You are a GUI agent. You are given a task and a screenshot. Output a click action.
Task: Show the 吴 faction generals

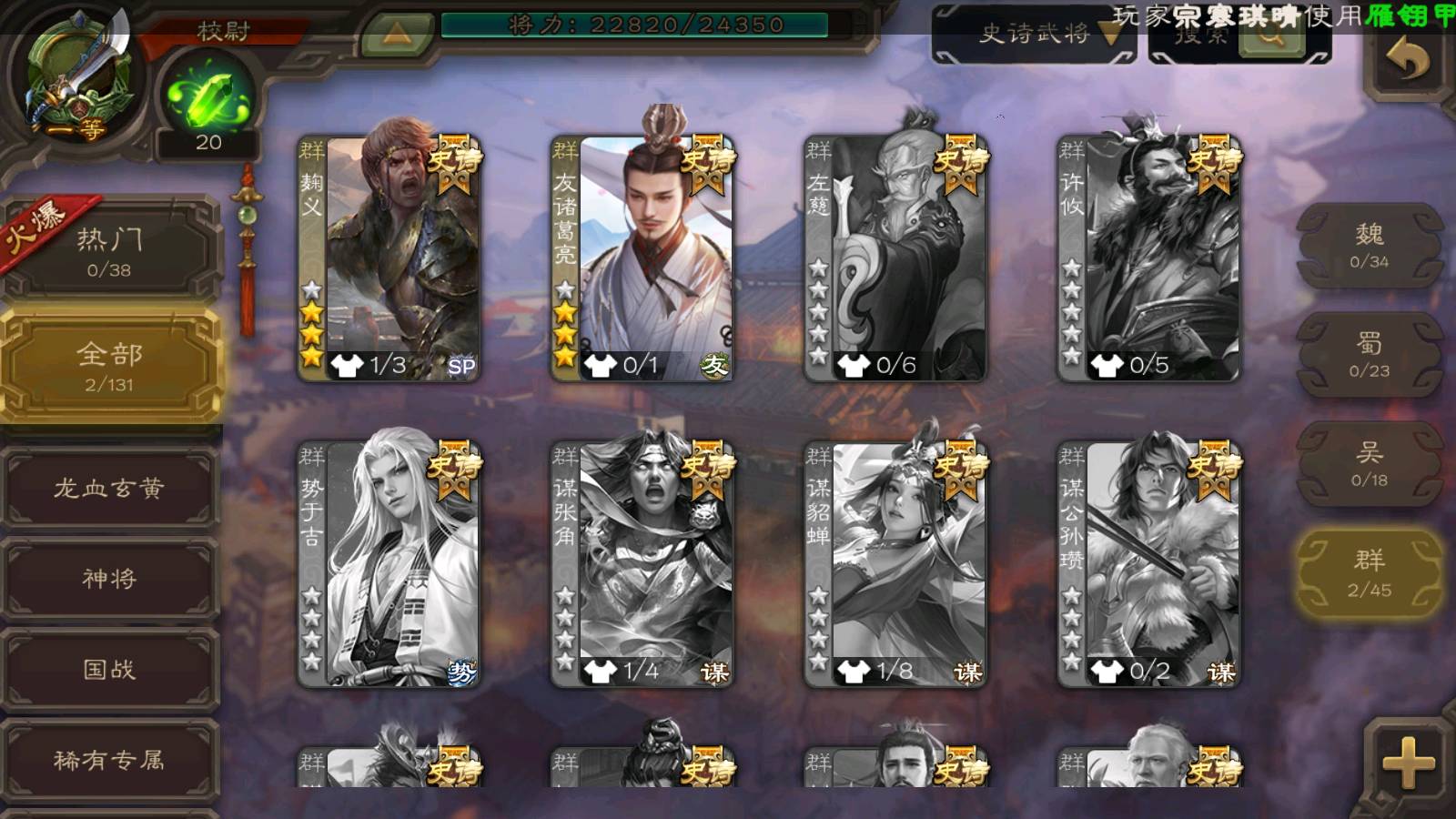[1369, 464]
